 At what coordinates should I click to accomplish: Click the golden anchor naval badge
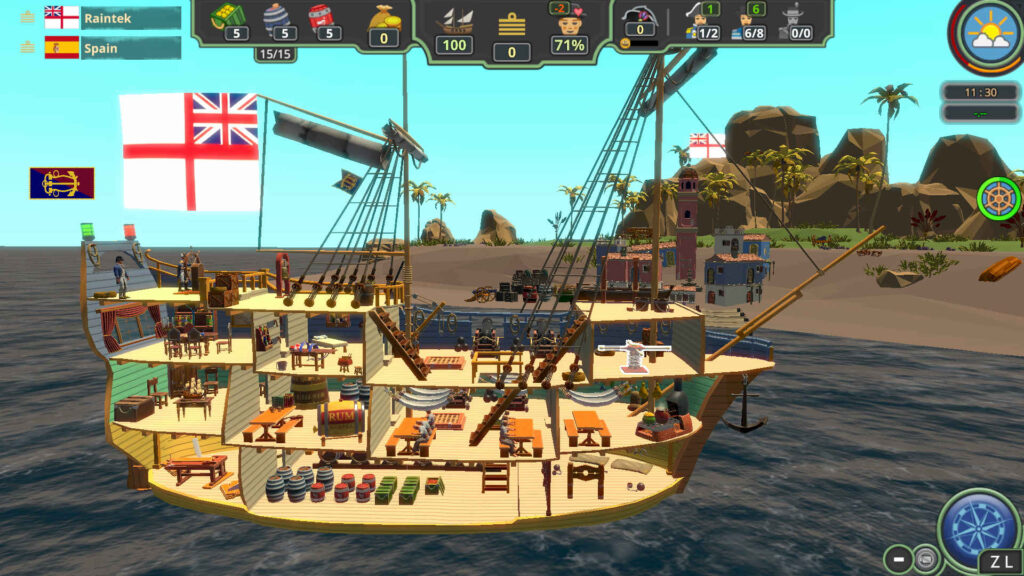62,182
